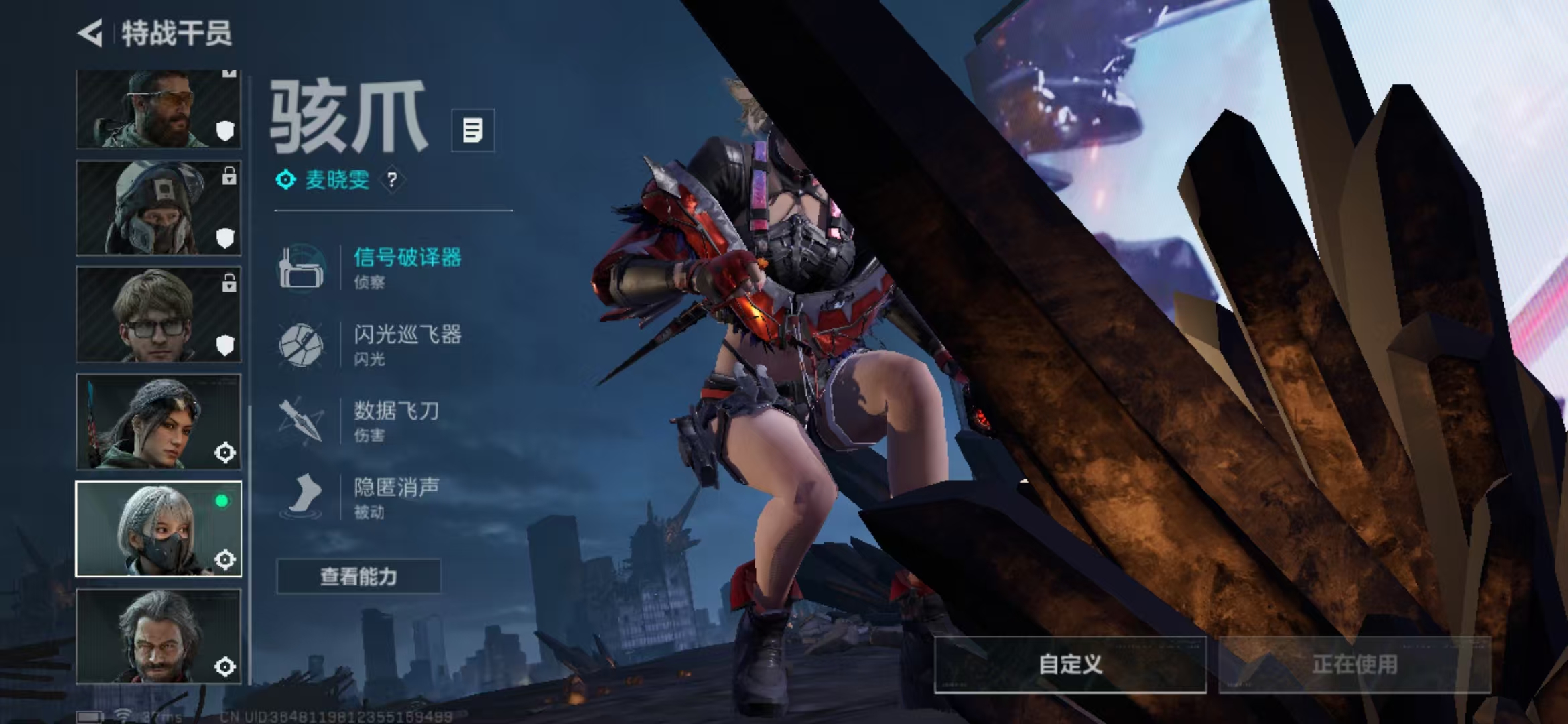The width and height of the screenshot is (1568, 724).
Task: Select the bearded operator with orange glasses
Action: (x=158, y=109)
